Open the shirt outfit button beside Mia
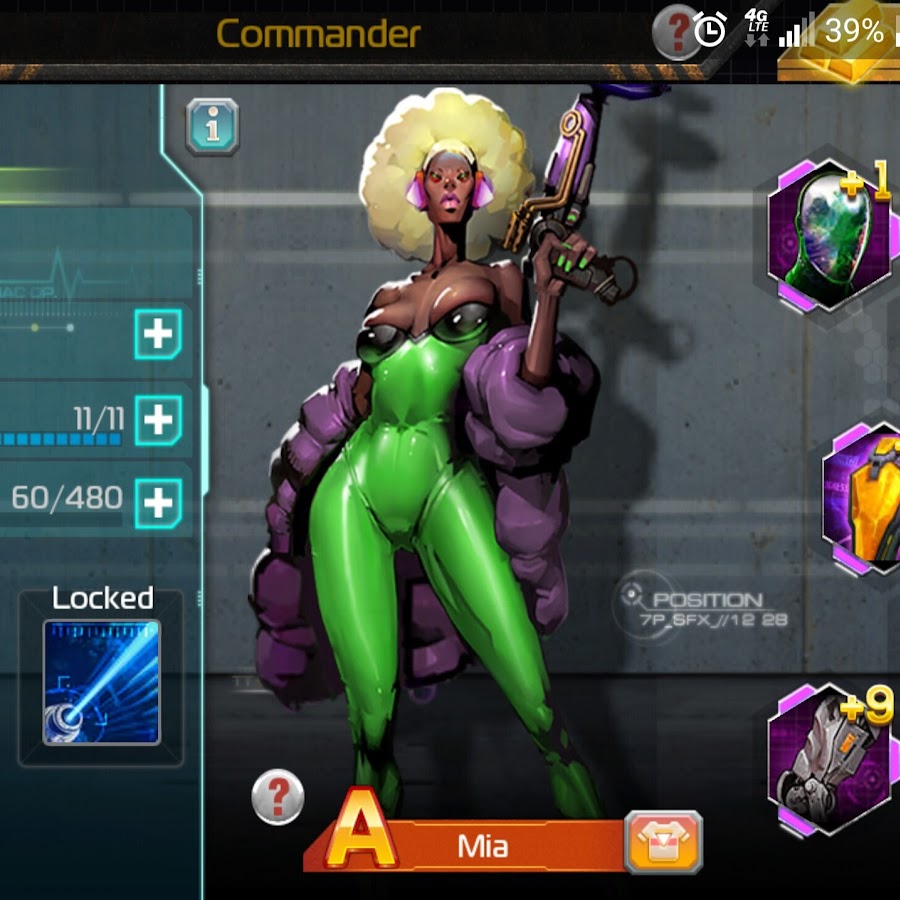This screenshot has width=900, height=900. (x=663, y=842)
